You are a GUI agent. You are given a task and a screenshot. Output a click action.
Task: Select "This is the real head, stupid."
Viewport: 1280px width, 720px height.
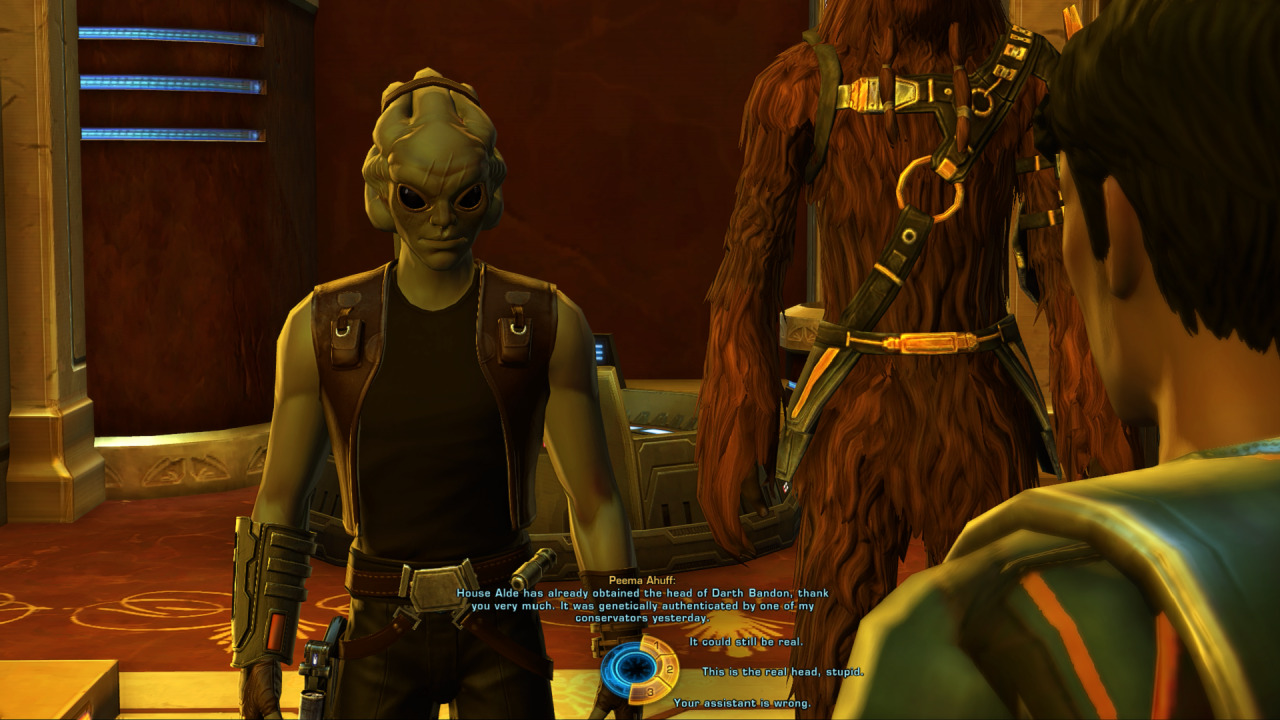[x=782, y=671]
